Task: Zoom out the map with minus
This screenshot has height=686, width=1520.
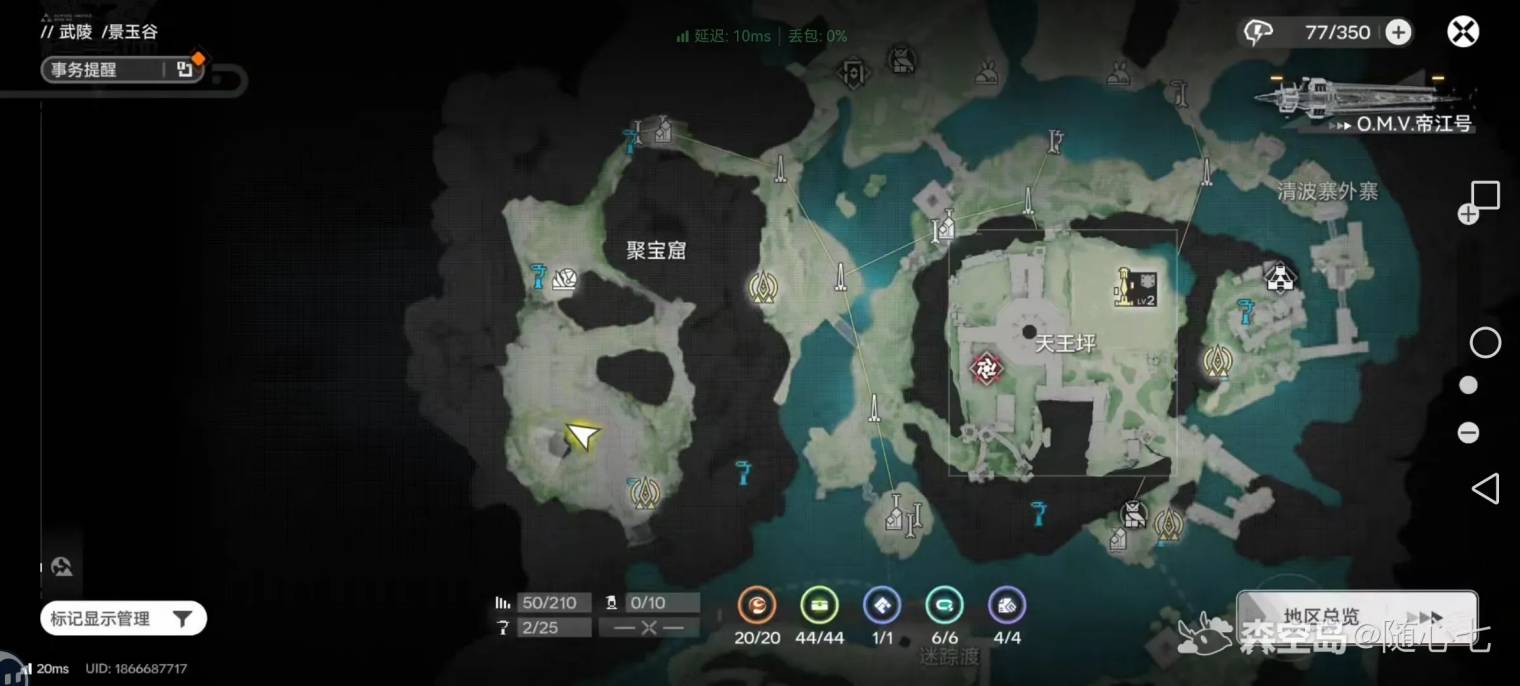Action: point(1468,433)
